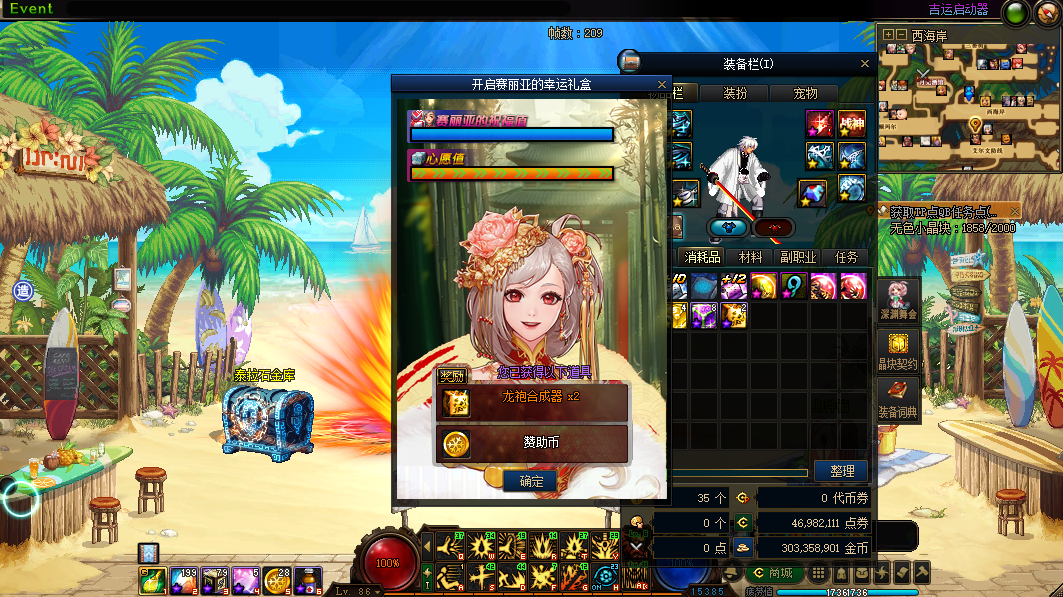This screenshot has width=1063, height=597.
Task: Open the 晶块契约 icon
Action: click(898, 350)
